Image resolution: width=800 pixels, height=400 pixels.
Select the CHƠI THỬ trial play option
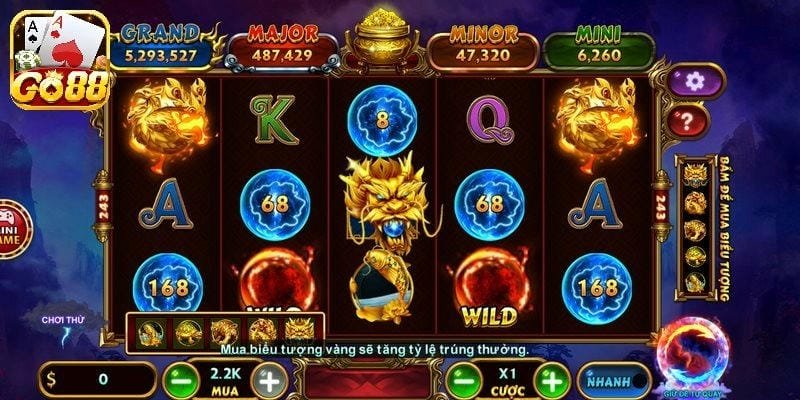(x=60, y=322)
